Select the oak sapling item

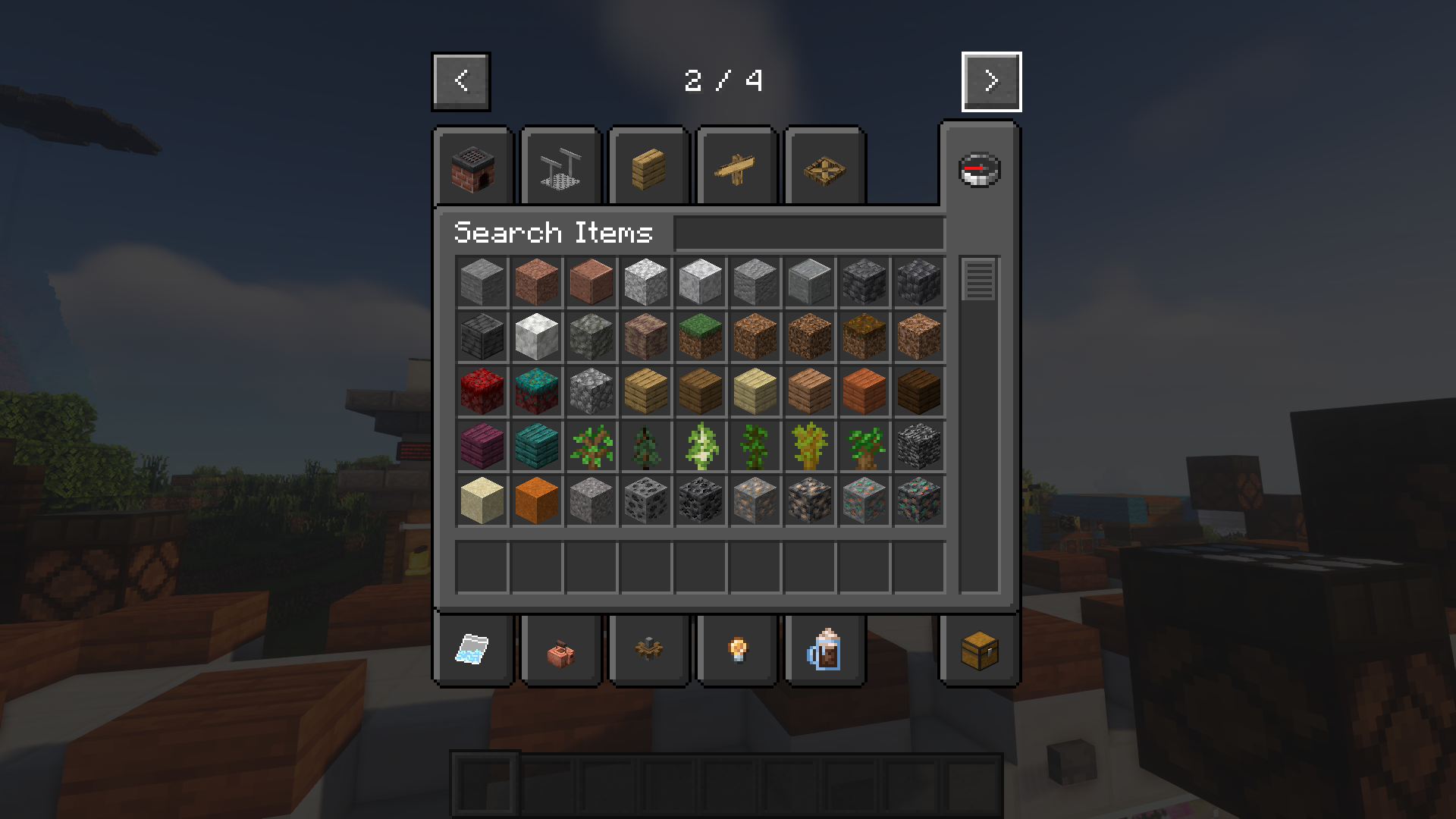pyautogui.click(x=591, y=446)
